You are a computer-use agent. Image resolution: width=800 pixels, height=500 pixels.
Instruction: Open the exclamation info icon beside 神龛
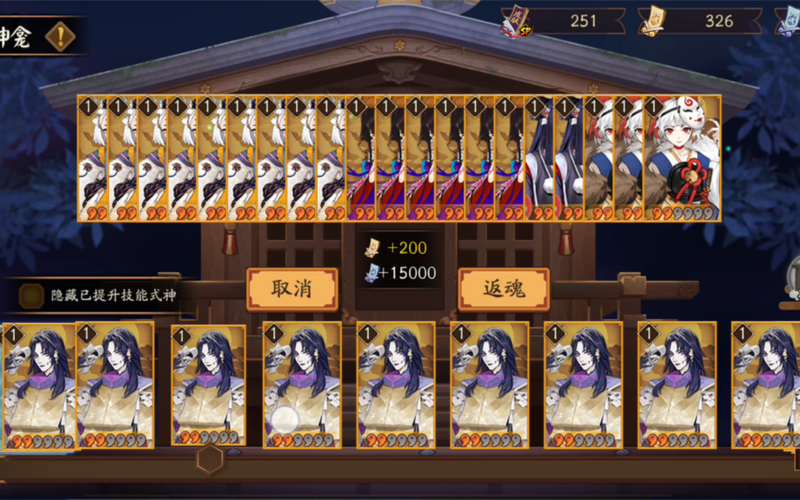pos(62,37)
